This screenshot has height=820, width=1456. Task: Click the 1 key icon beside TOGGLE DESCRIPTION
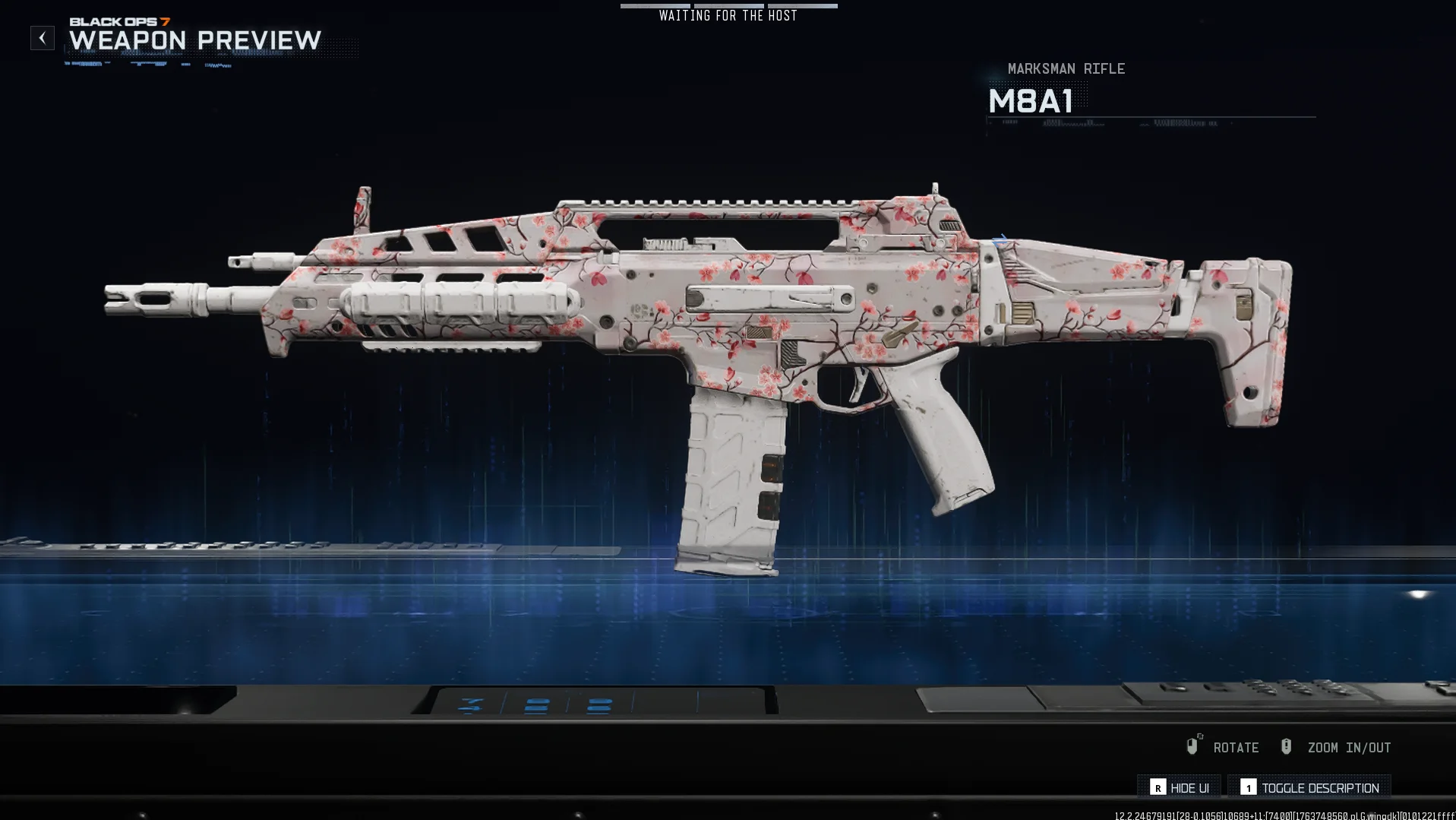pyautogui.click(x=1249, y=788)
